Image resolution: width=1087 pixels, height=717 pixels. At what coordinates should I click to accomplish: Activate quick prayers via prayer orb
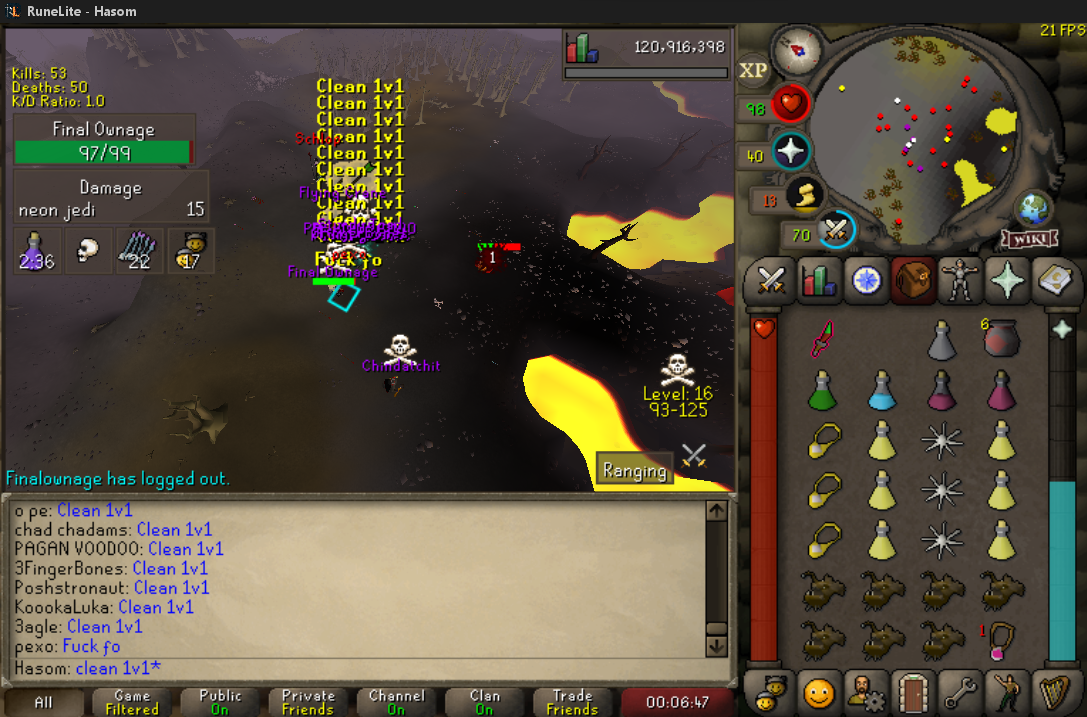point(790,153)
